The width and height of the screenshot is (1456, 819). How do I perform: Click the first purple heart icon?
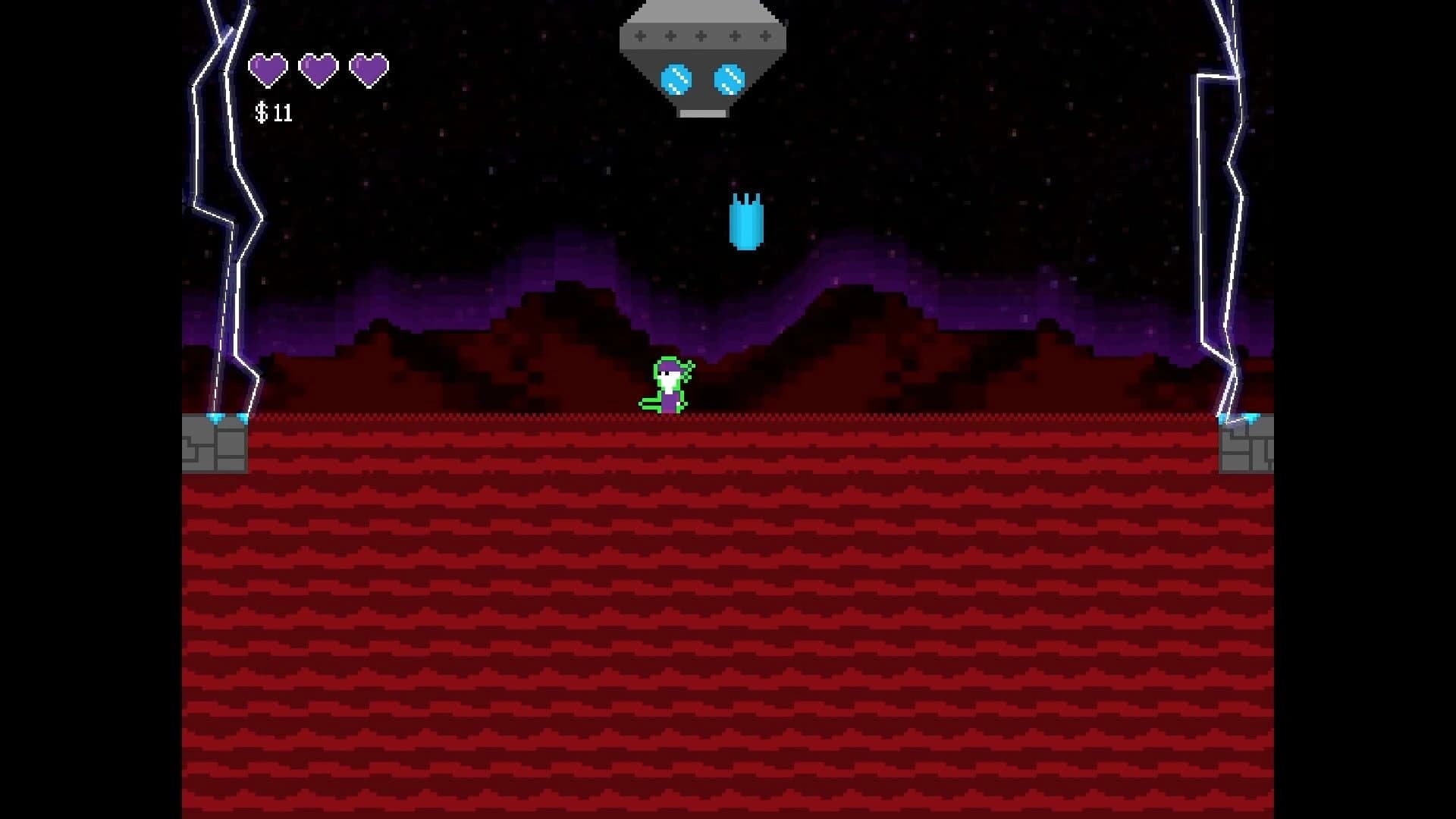[x=269, y=68]
